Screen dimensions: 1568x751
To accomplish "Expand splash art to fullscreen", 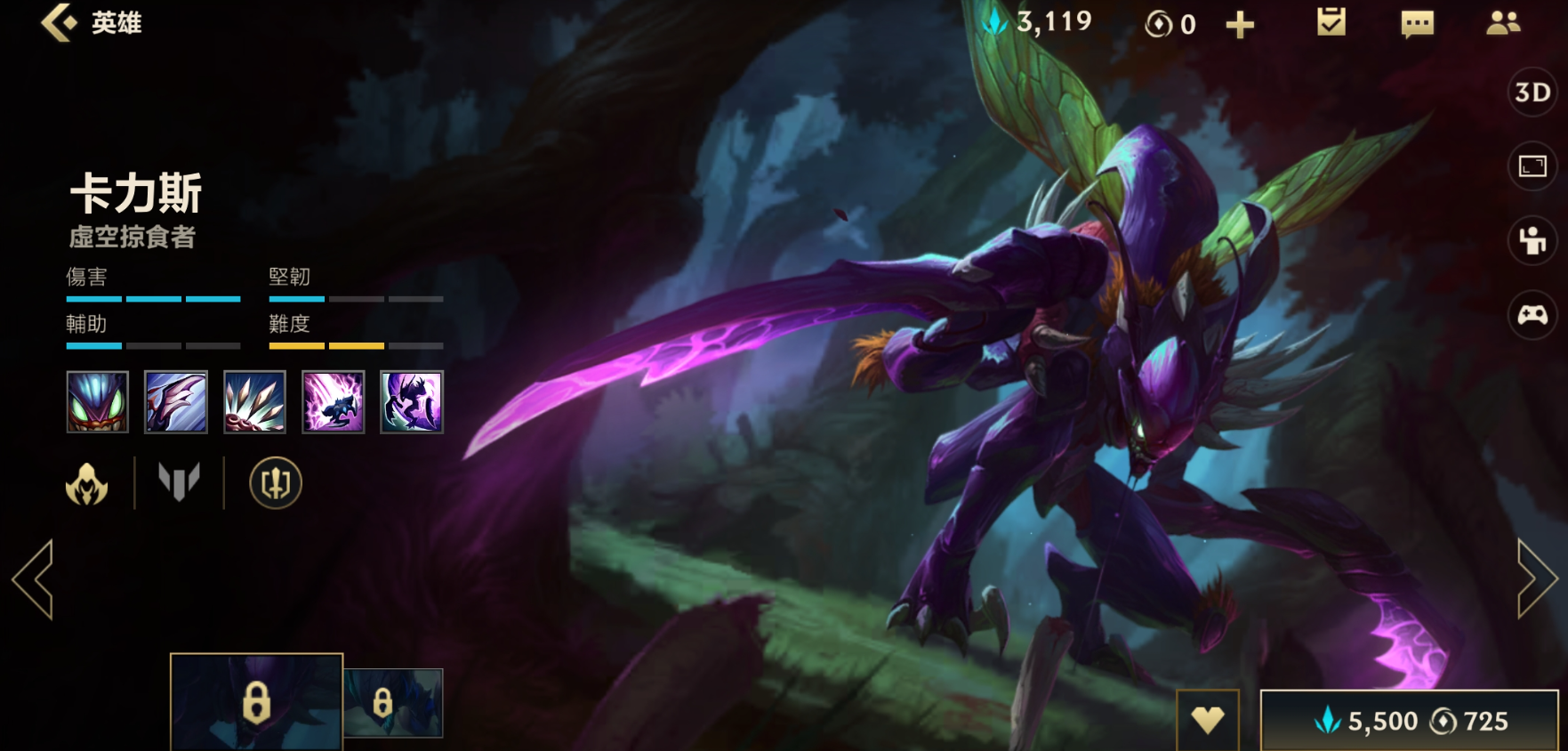I will click(1532, 166).
